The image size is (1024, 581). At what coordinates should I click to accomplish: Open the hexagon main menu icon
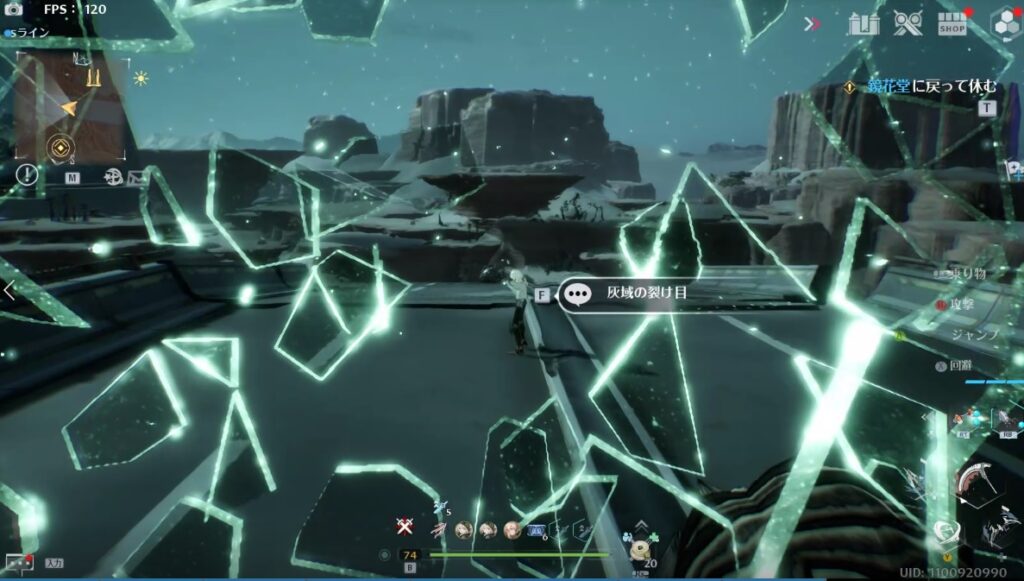pos(1005,23)
